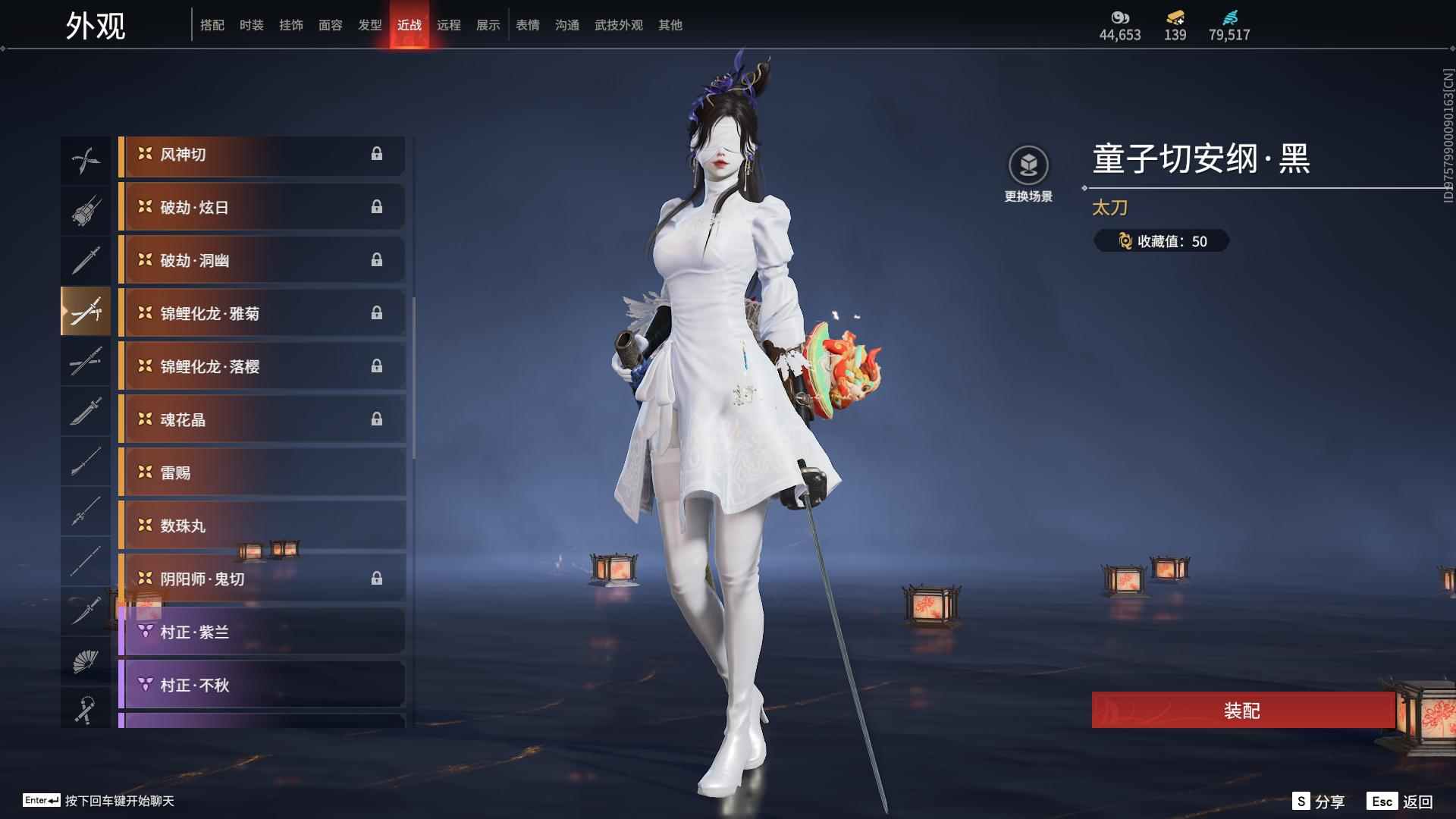Pick the purple 村正·紫兰 skin
Image resolution: width=1456 pixels, height=819 pixels.
point(262,632)
